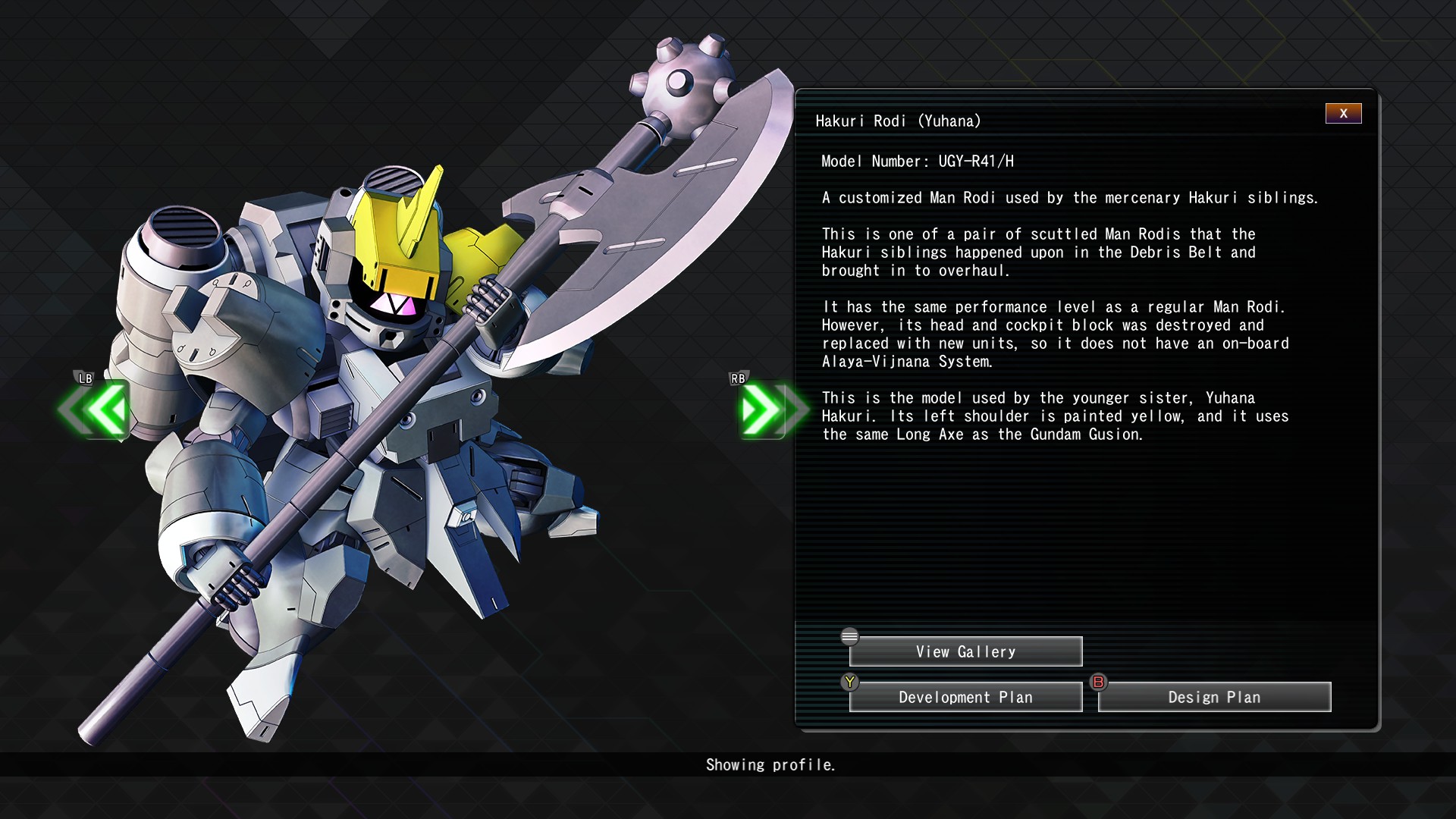Close the Hakuri Rodi profile panel

pos(1343,114)
